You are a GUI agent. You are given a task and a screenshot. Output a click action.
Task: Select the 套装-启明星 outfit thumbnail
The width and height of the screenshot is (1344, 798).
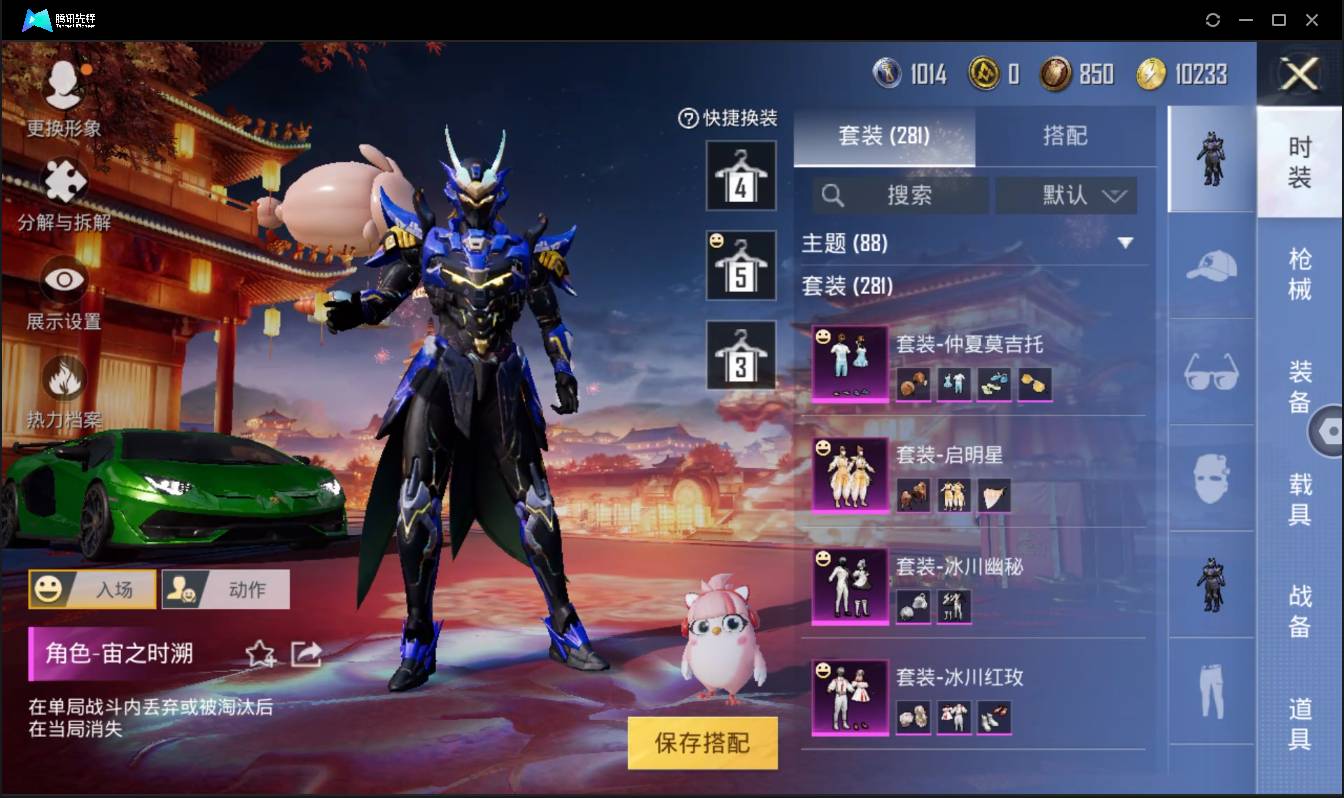coord(849,473)
